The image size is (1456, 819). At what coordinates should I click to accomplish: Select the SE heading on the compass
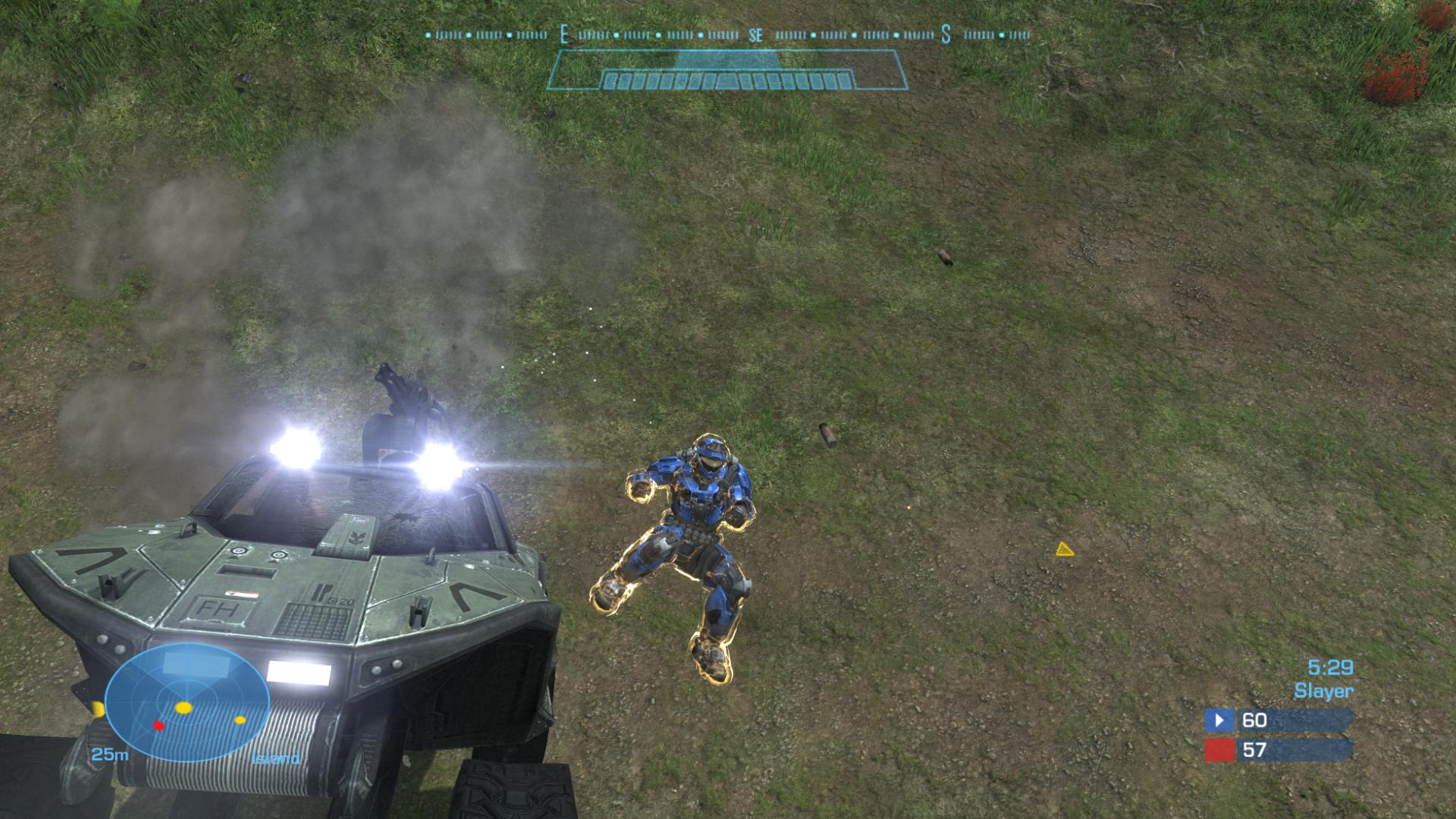click(755, 36)
